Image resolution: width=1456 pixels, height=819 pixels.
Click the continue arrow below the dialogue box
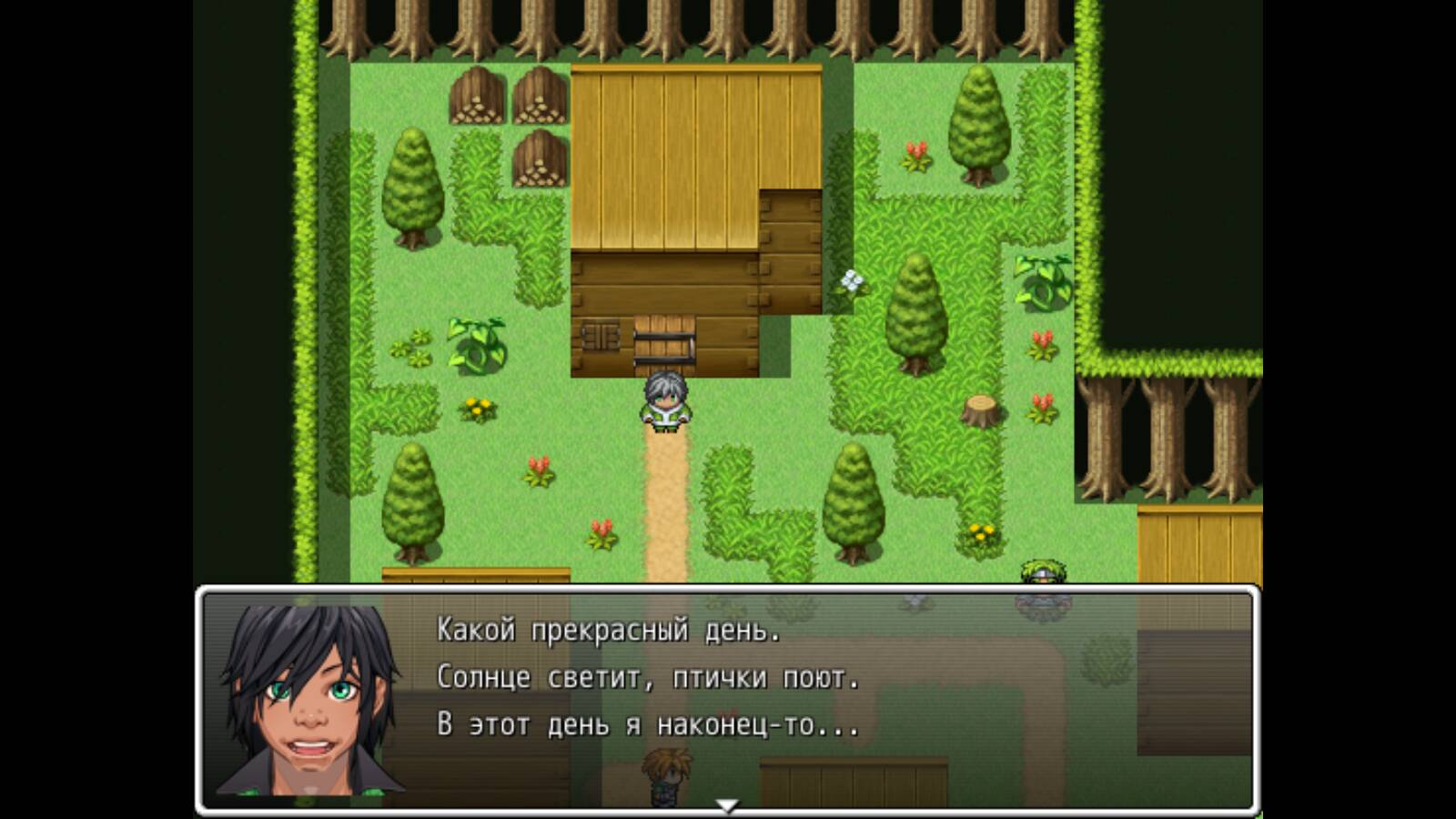[728, 805]
